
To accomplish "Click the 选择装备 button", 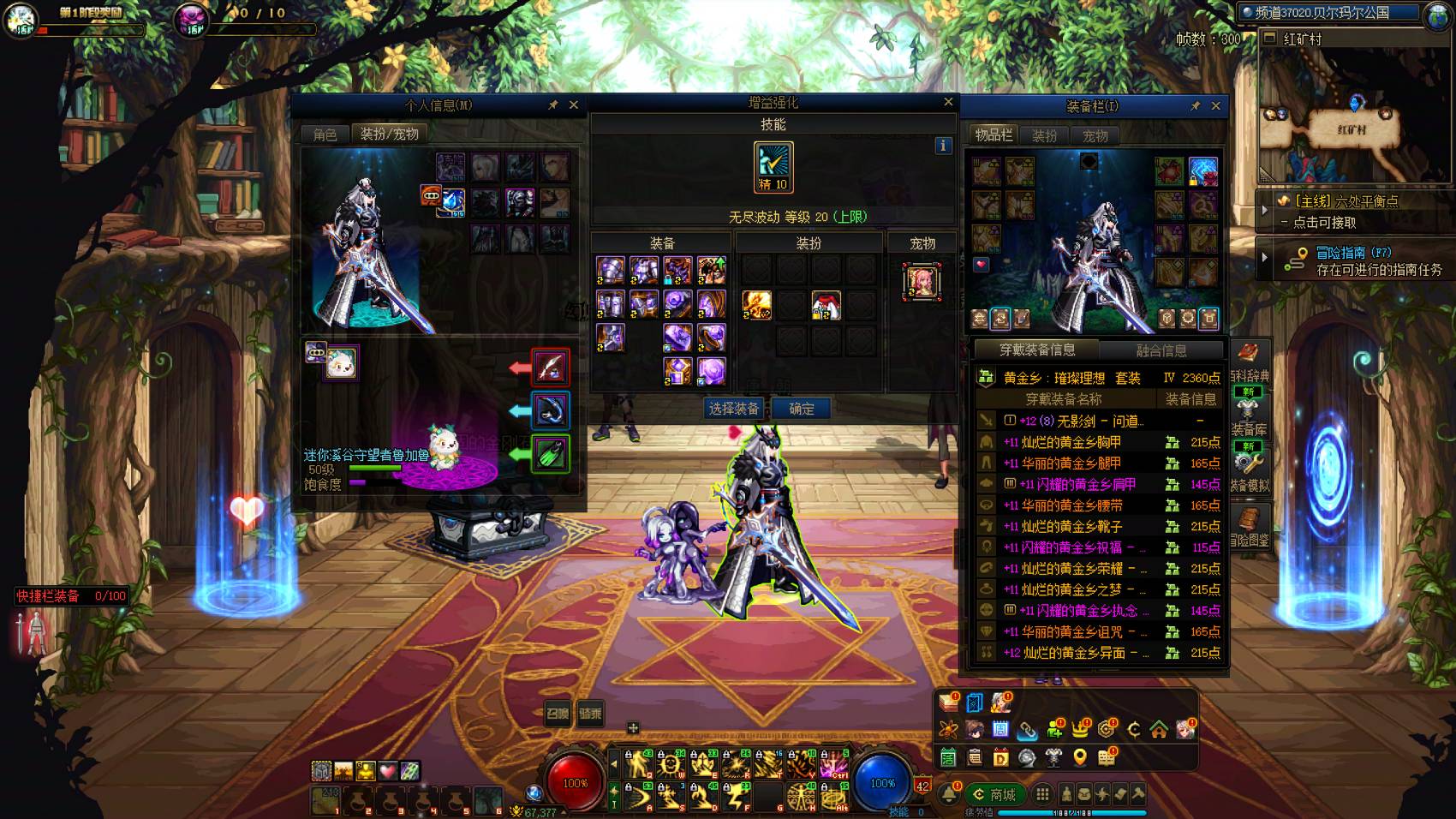I will tap(734, 409).
